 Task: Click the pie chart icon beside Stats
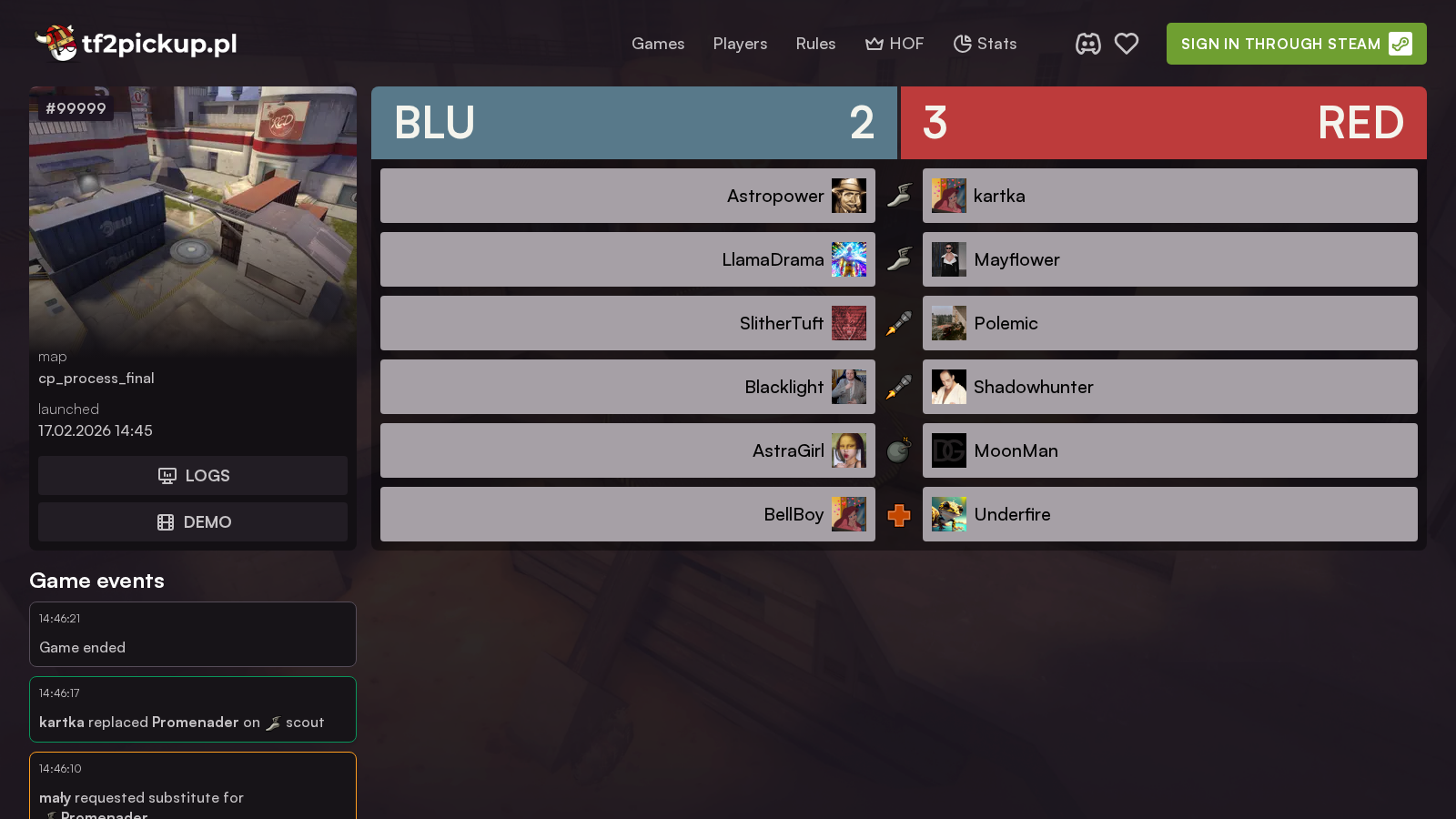962,43
